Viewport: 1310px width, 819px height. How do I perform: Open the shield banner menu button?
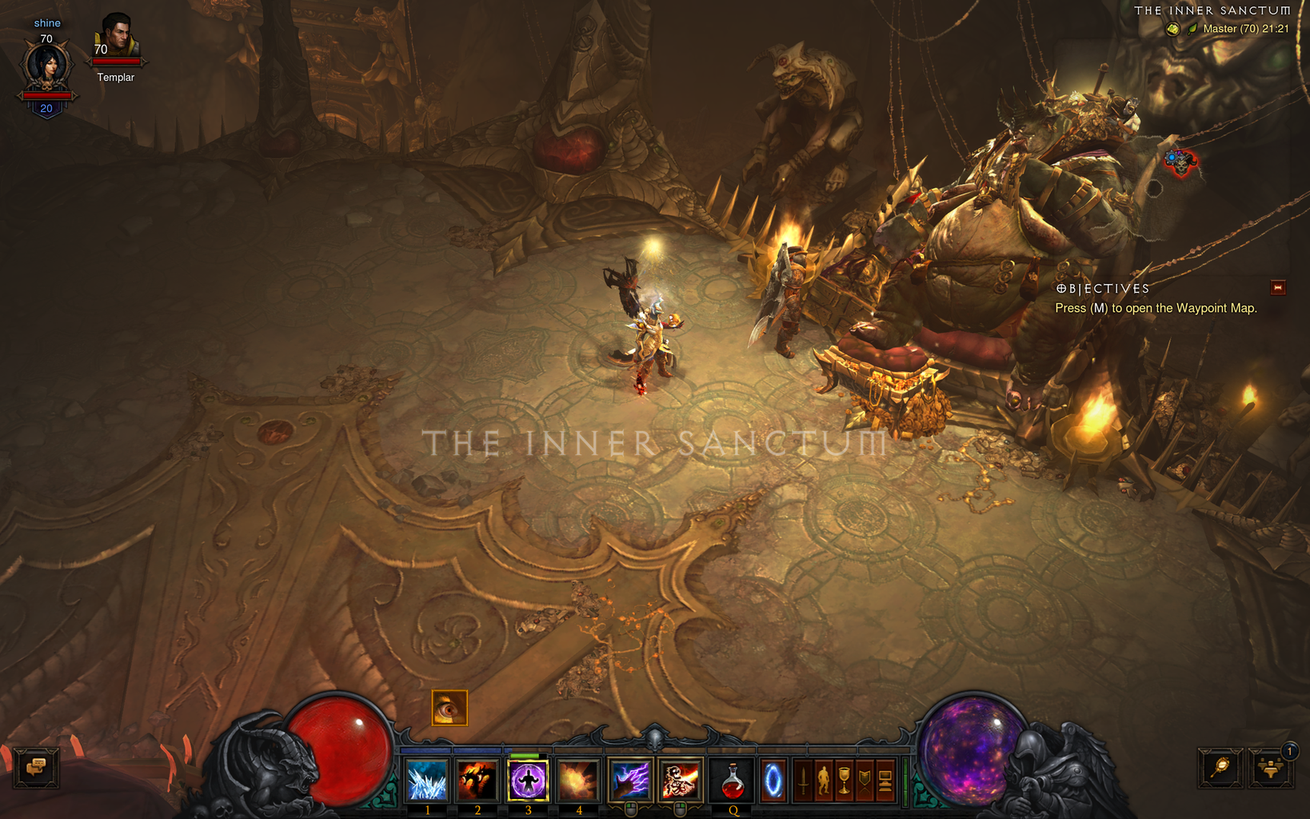(864, 780)
